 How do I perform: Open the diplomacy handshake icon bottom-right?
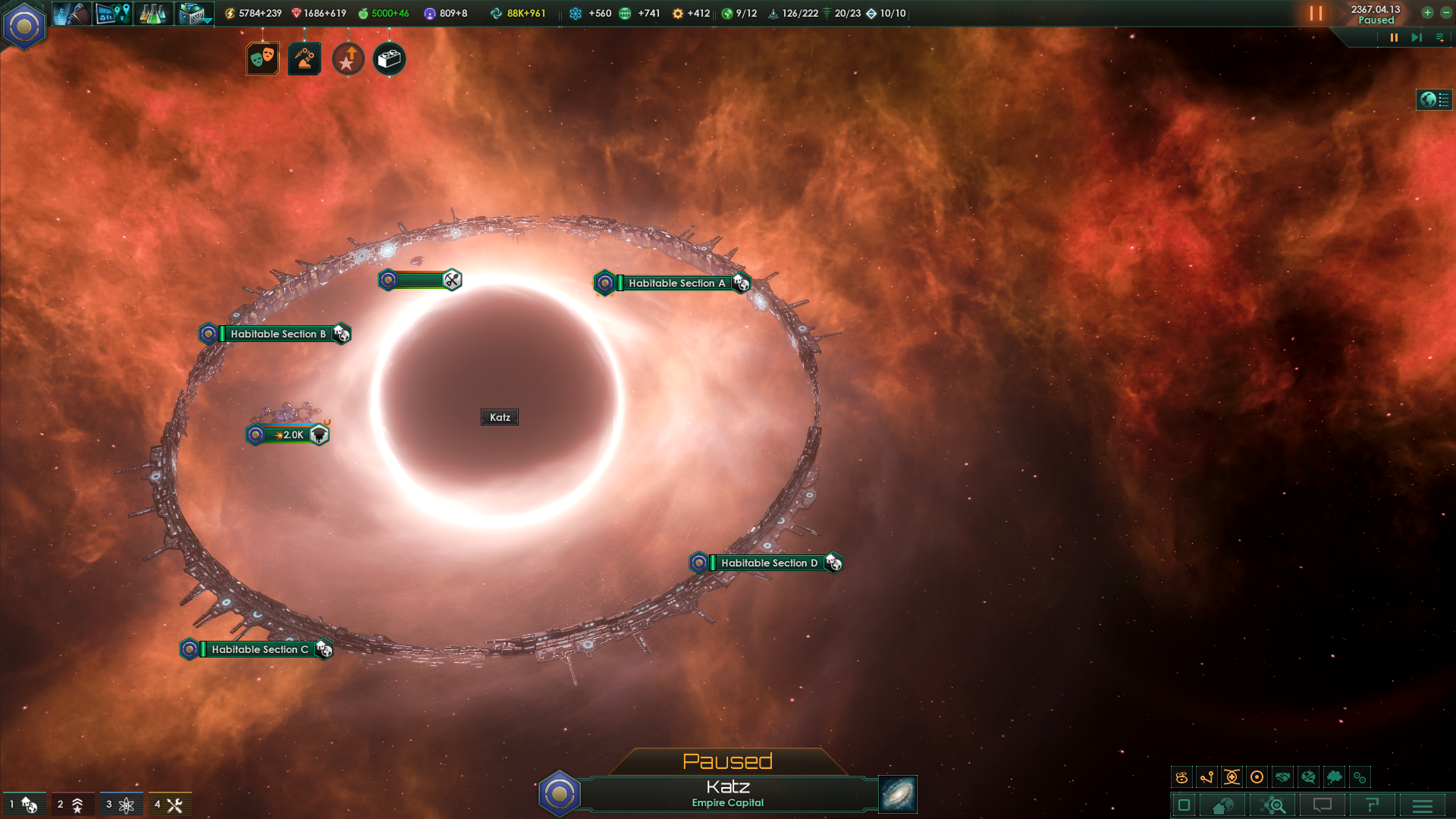[1282, 777]
